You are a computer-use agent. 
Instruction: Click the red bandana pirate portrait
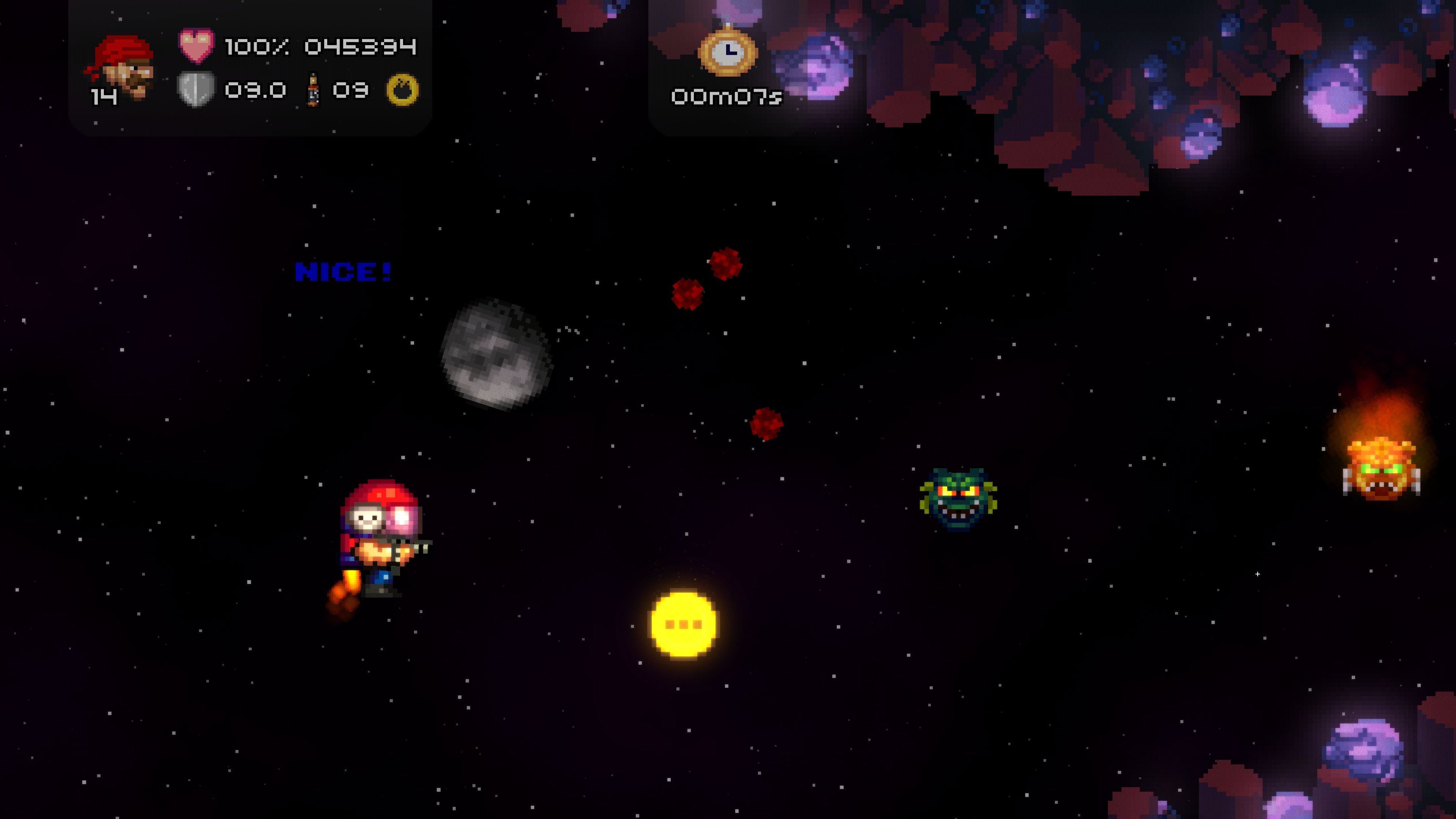(121, 67)
